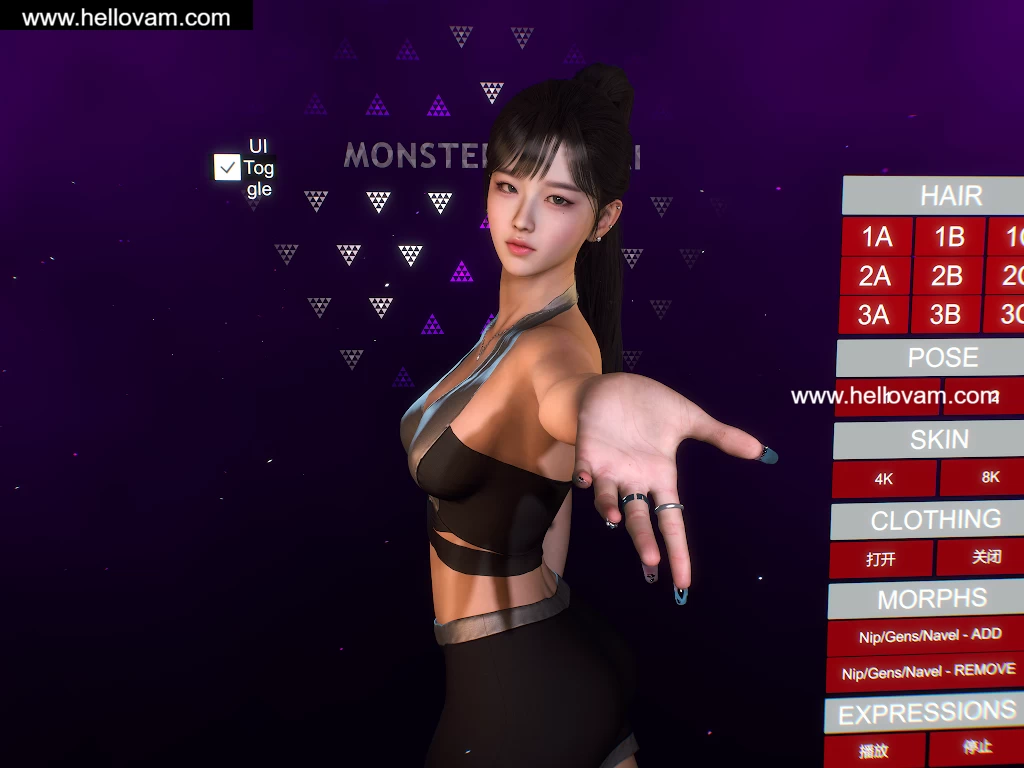The height and width of the screenshot is (768, 1024).
Task: Toggle the UI Toggle checkbox
Action: pyautogui.click(x=227, y=167)
